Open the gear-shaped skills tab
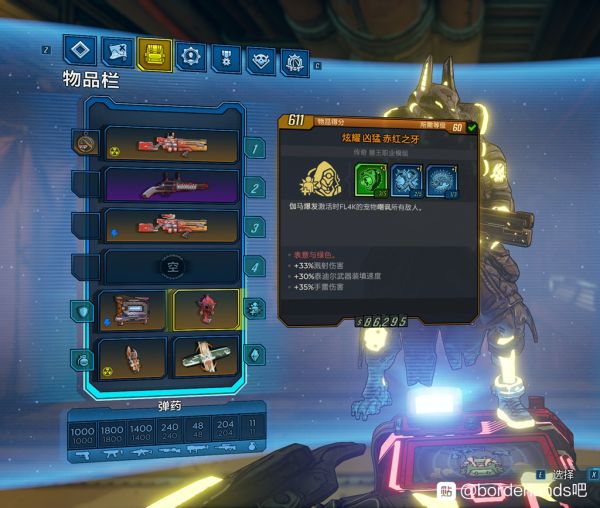Viewport: 600px width, 508px height. pos(189,55)
